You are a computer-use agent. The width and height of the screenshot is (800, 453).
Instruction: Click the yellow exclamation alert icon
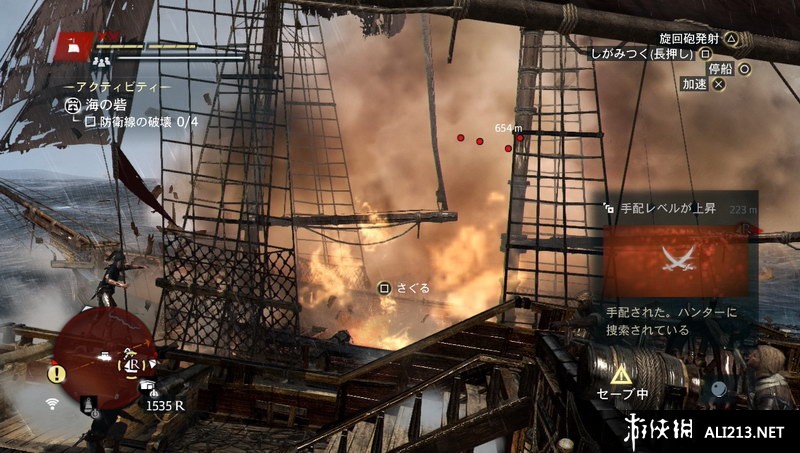click(57, 374)
